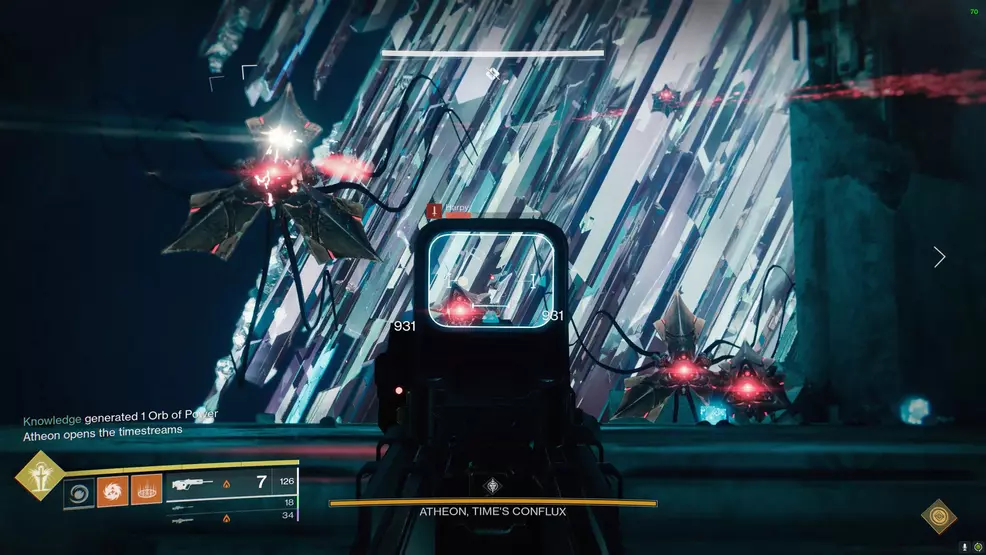The height and width of the screenshot is (555, 986).
Task: Click the right-pointing chevron arrow
Action: pos(939,257)
